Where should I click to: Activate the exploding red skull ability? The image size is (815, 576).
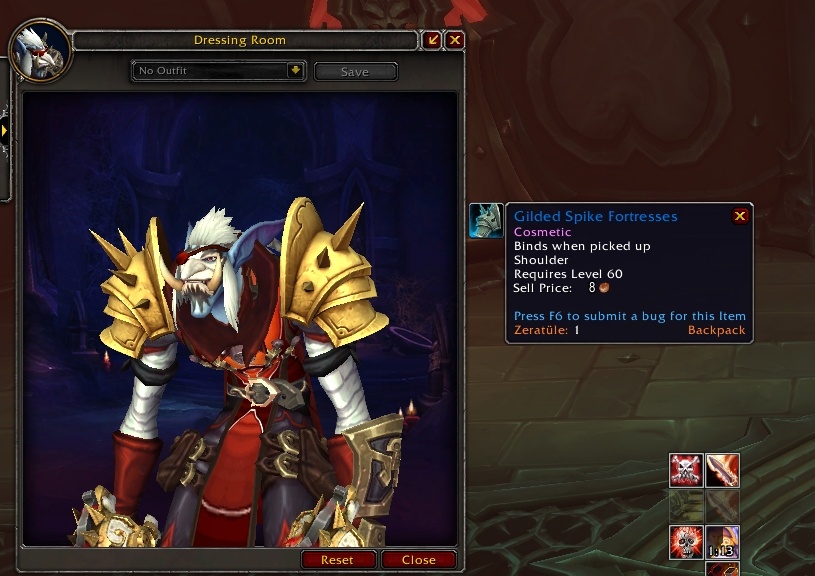pos(686,542)
